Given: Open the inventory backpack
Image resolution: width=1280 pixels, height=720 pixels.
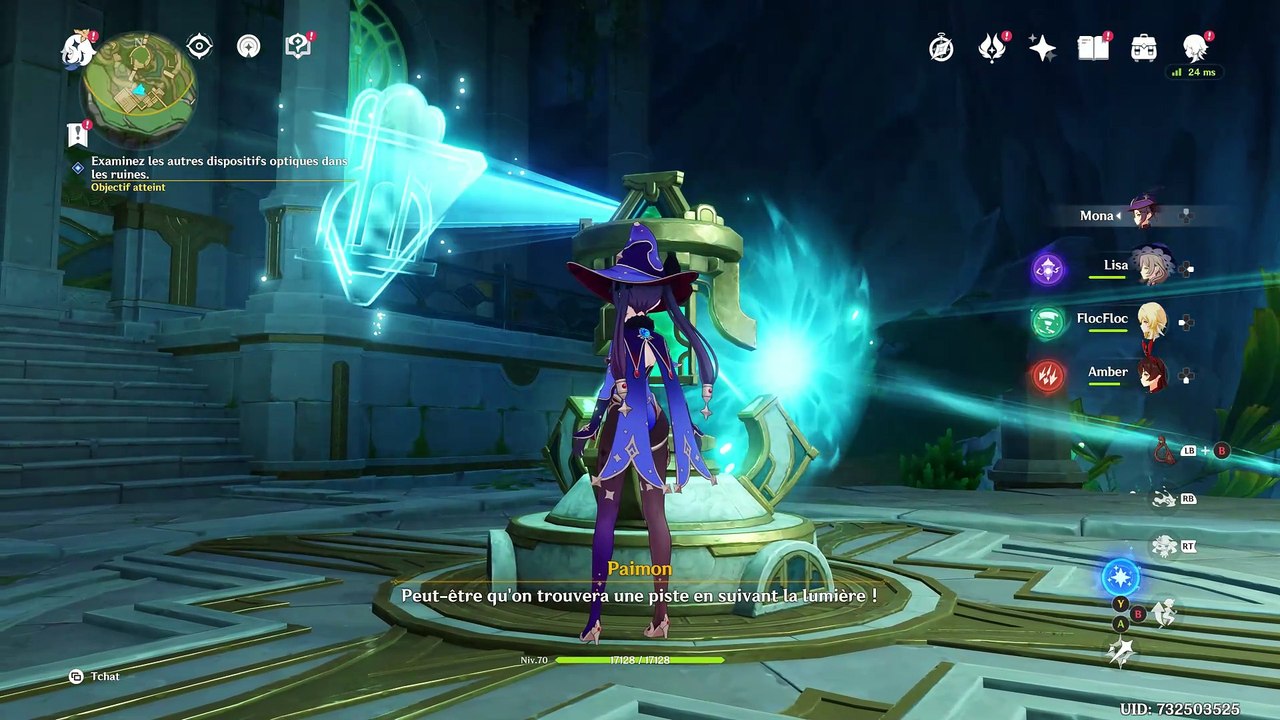Looking at the screenshot, I should click(1143, 48).
